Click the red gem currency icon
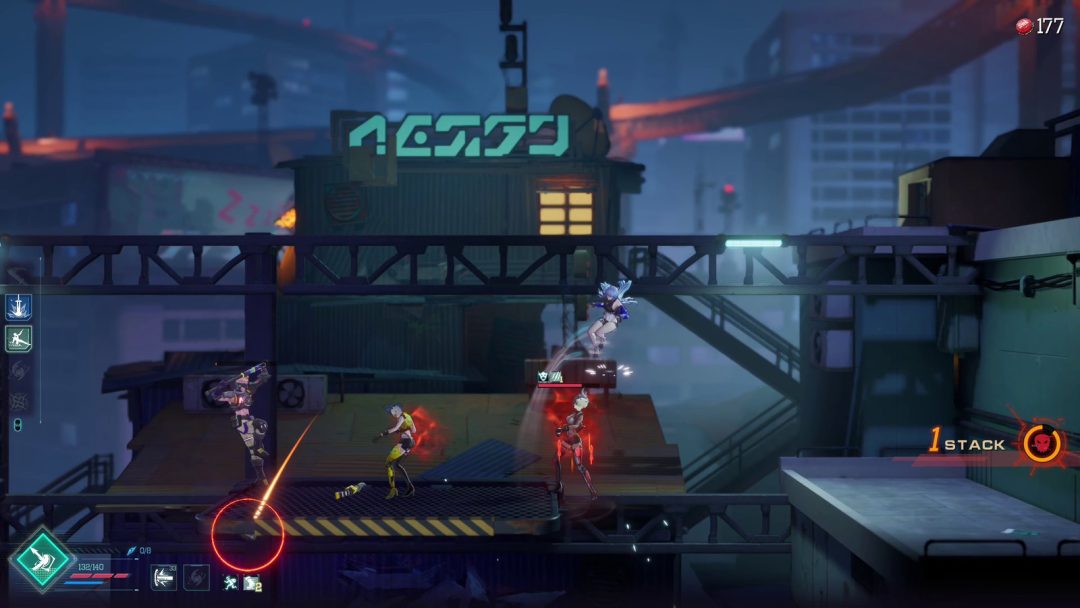Screen dimensions: 1080x608 [x=1024, y=26]
